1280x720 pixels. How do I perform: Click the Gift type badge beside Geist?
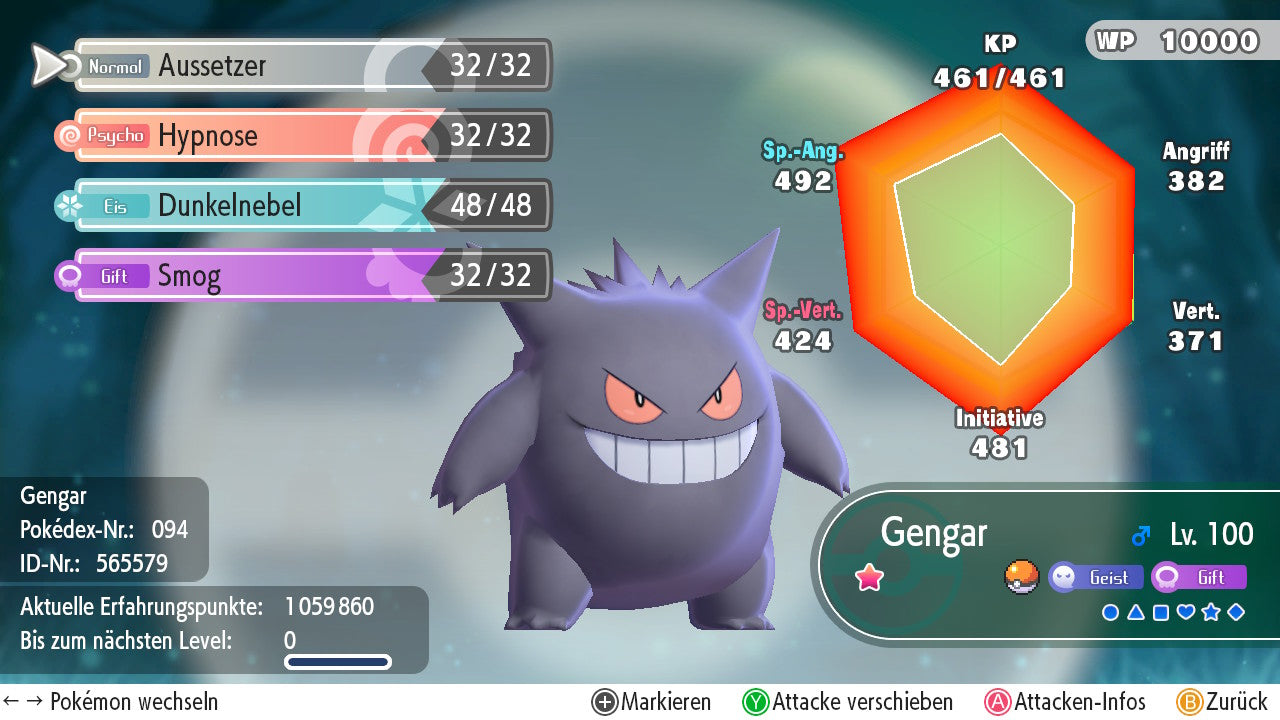tap(1199, 578)
